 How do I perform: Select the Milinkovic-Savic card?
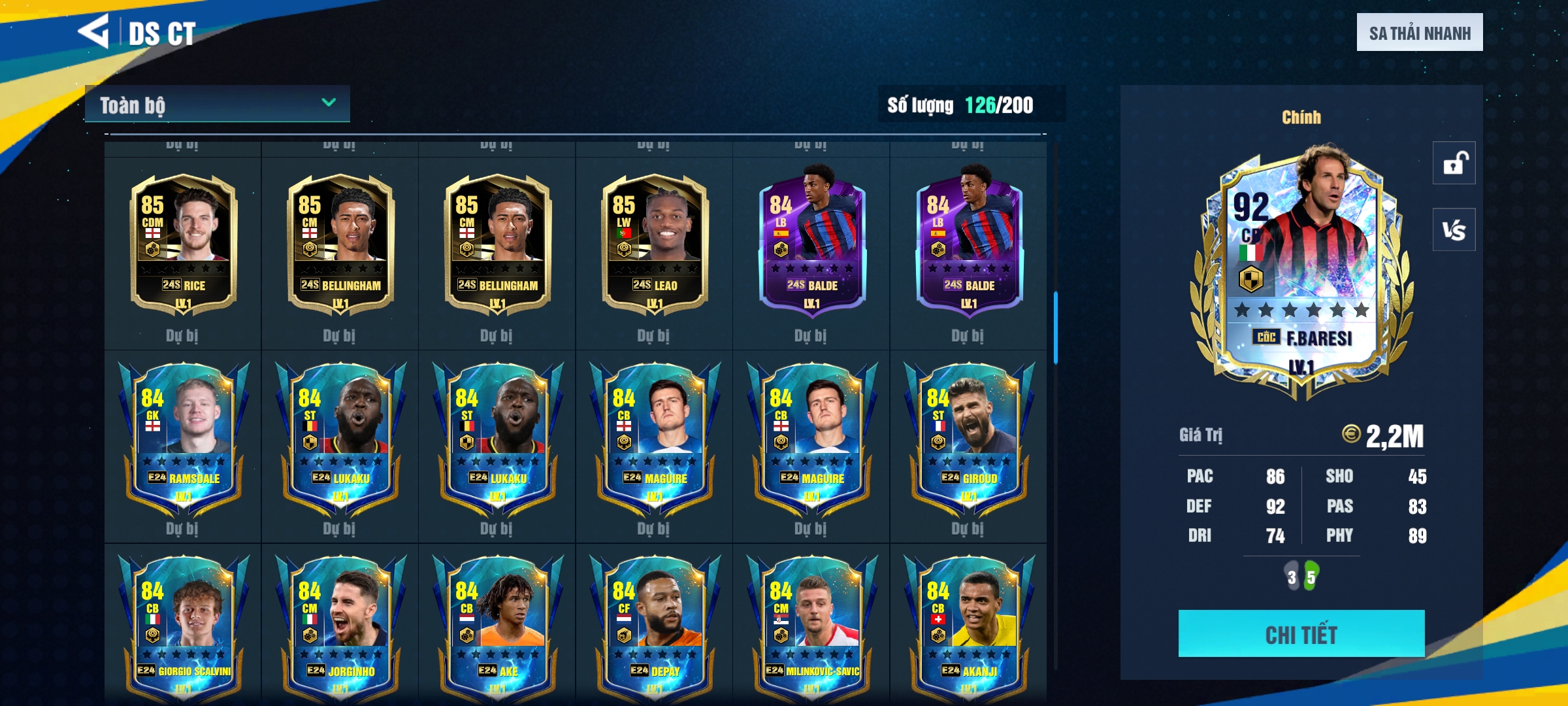[811, 628]
